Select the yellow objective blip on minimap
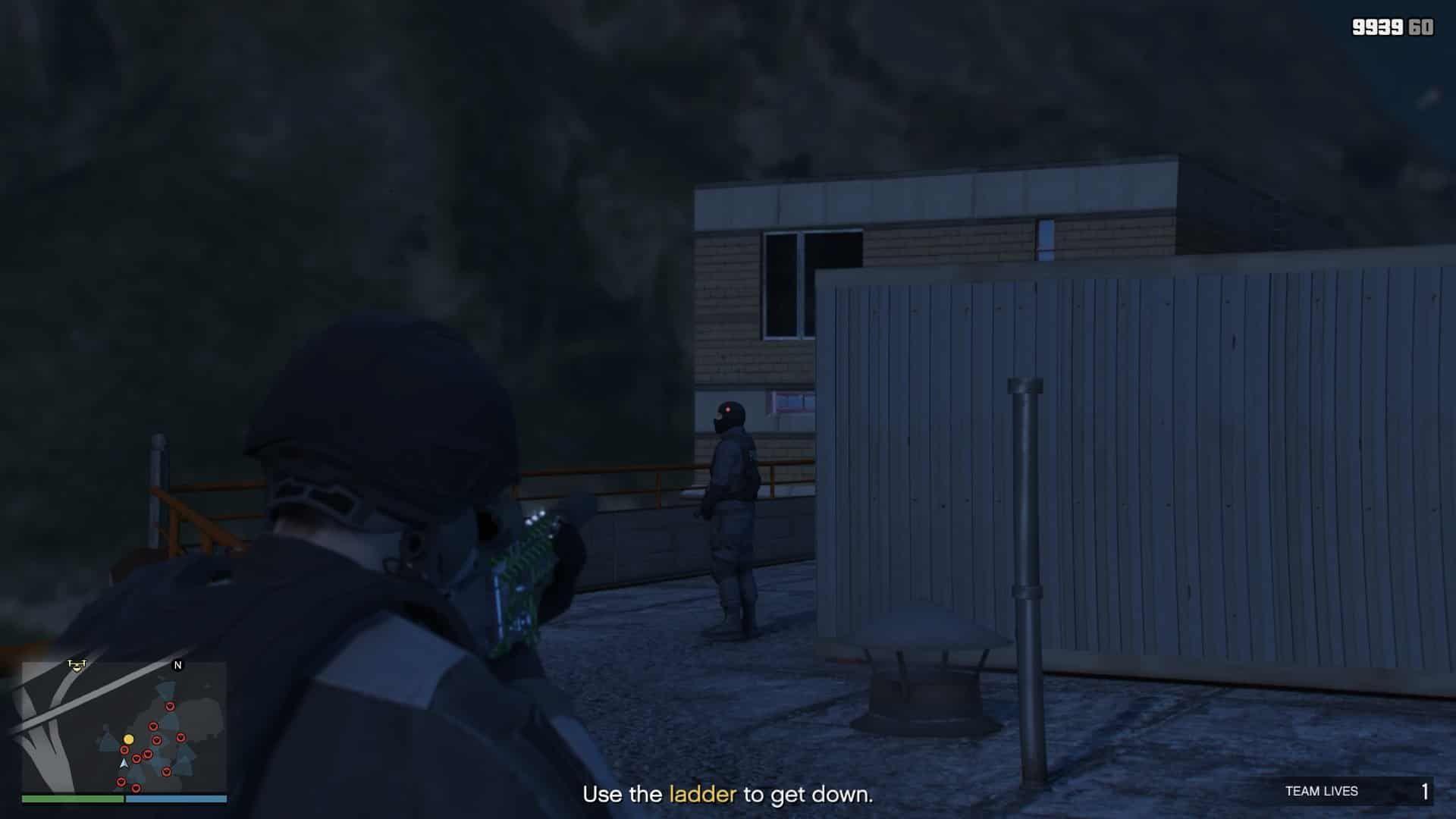The image size is (1456, 819). (128, 740)
